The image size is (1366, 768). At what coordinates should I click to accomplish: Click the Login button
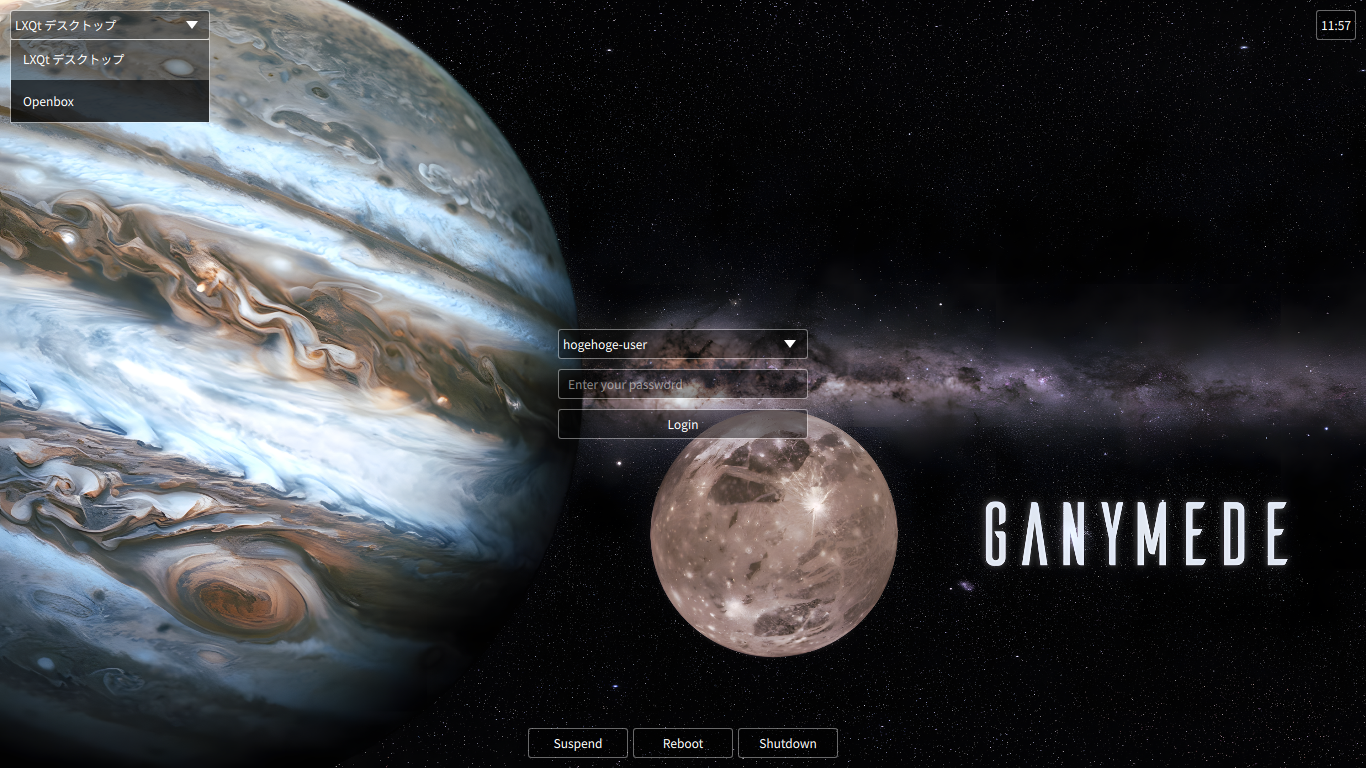pos(682,424)
